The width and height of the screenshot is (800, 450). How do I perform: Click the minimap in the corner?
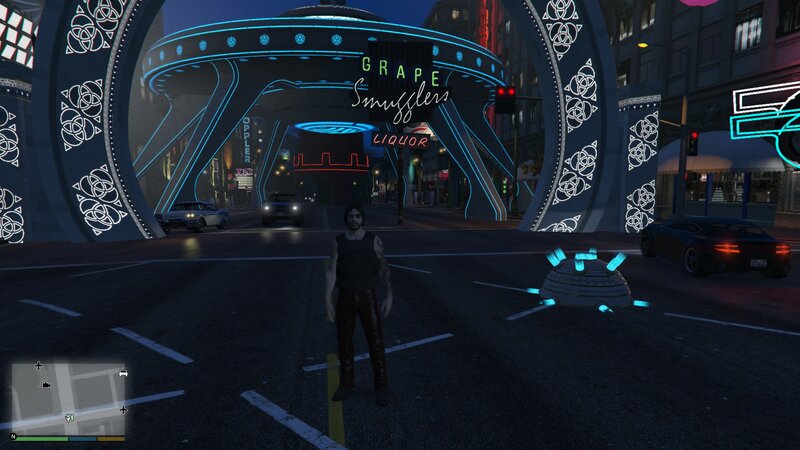(68, 396)
